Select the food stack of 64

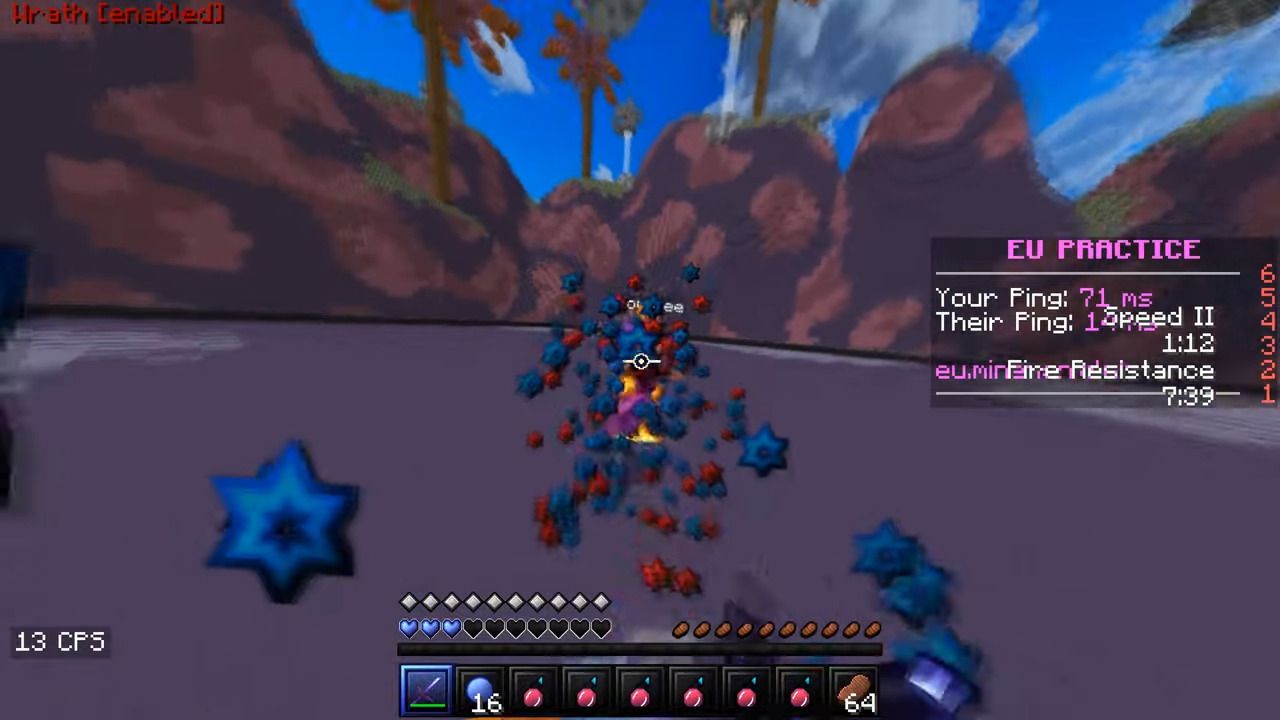coord(855,691)
